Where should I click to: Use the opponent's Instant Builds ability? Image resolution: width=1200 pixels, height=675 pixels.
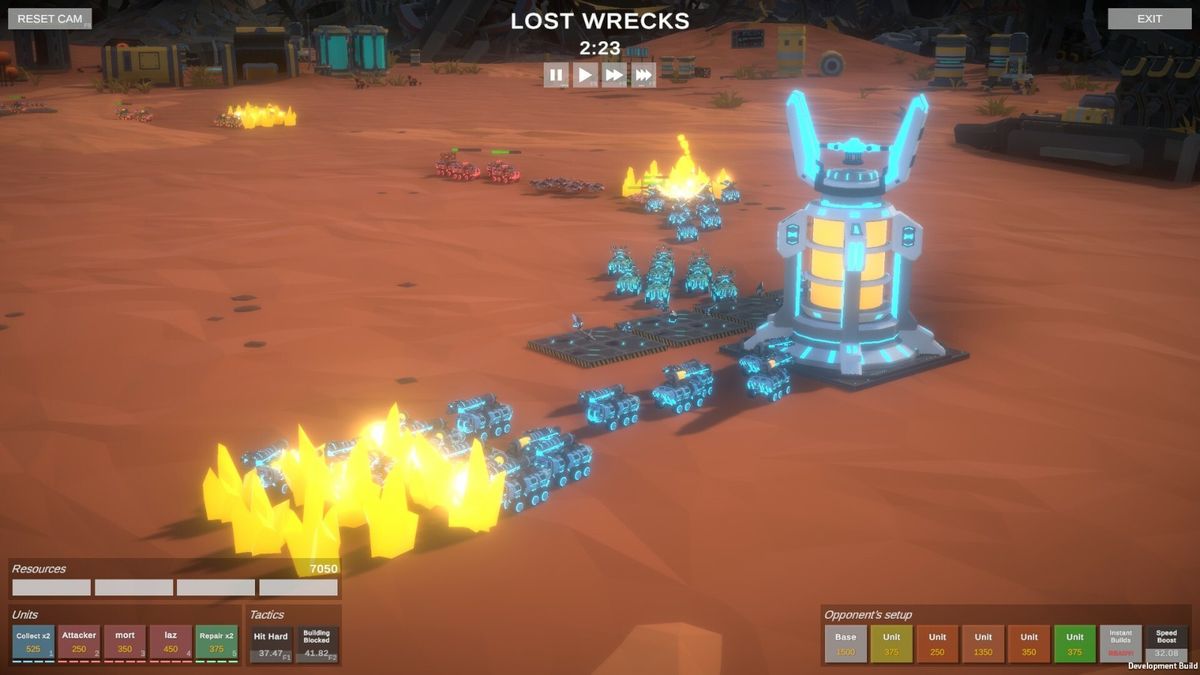click(1121, 644)
